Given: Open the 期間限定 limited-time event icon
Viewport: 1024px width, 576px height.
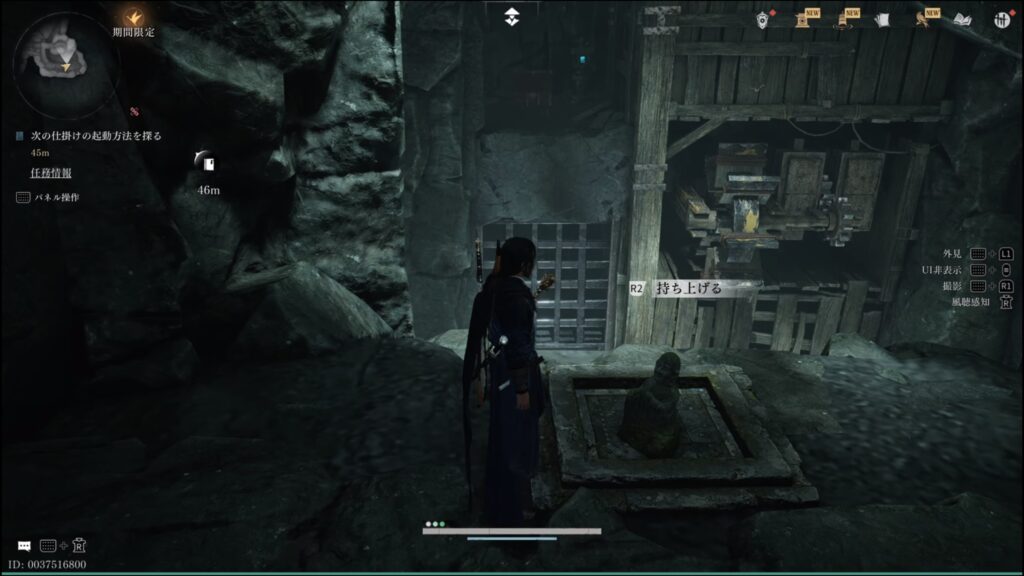Looking at the screenshot, I should pos(133,16).
